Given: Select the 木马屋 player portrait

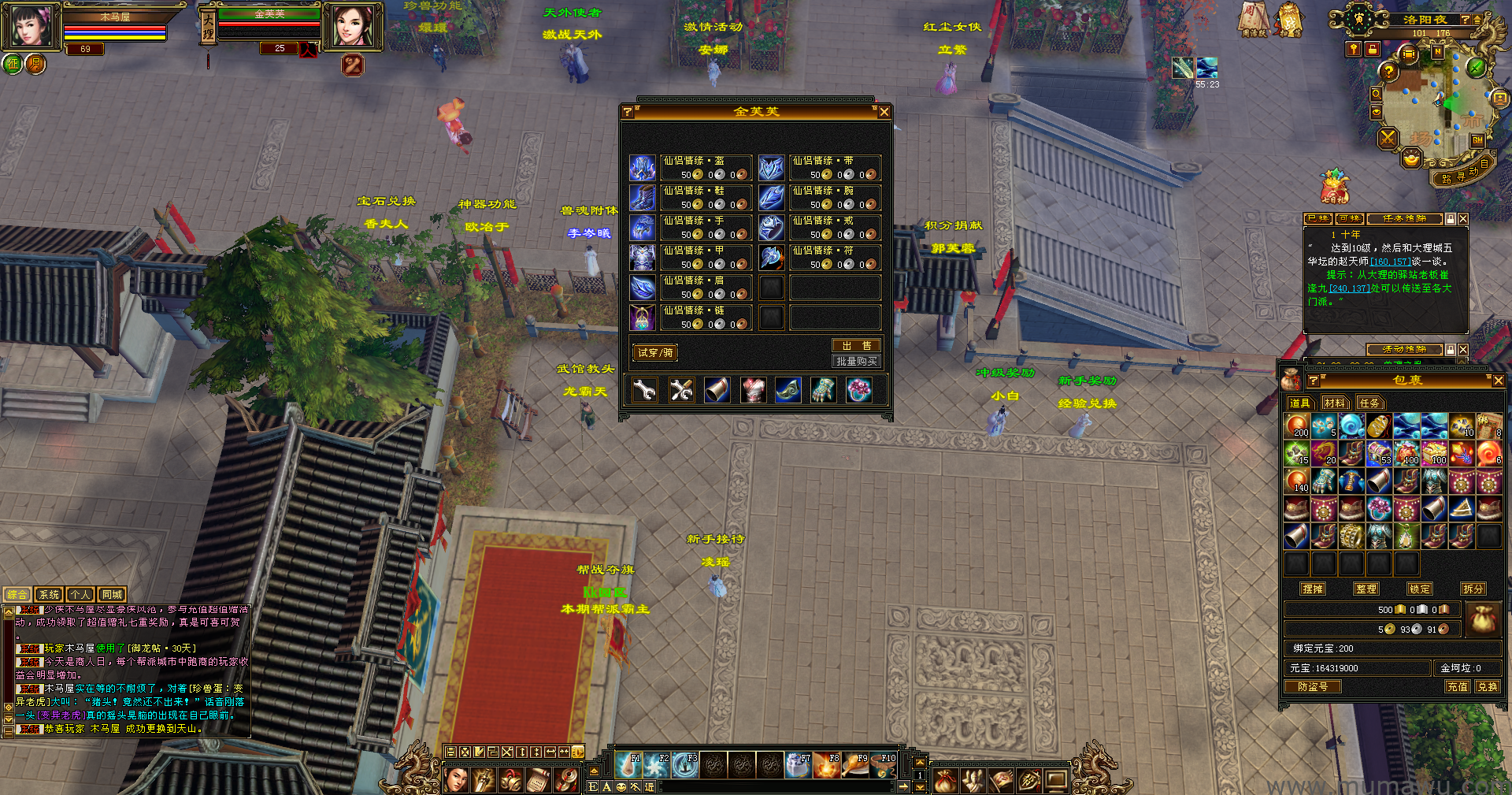Looking at the screenshot, I should [x=31, y=26].
